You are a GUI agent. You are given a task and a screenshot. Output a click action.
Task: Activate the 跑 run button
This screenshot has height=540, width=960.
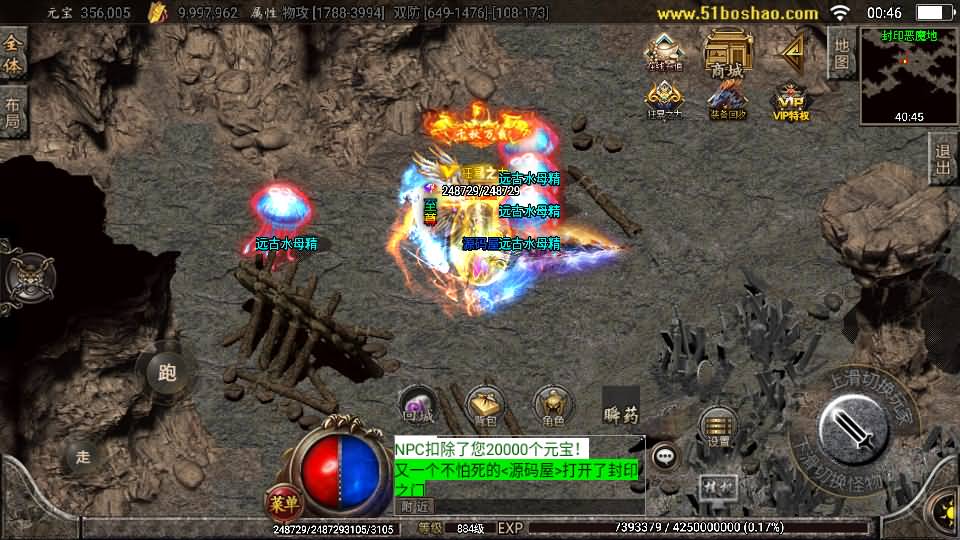pos(166,373)
